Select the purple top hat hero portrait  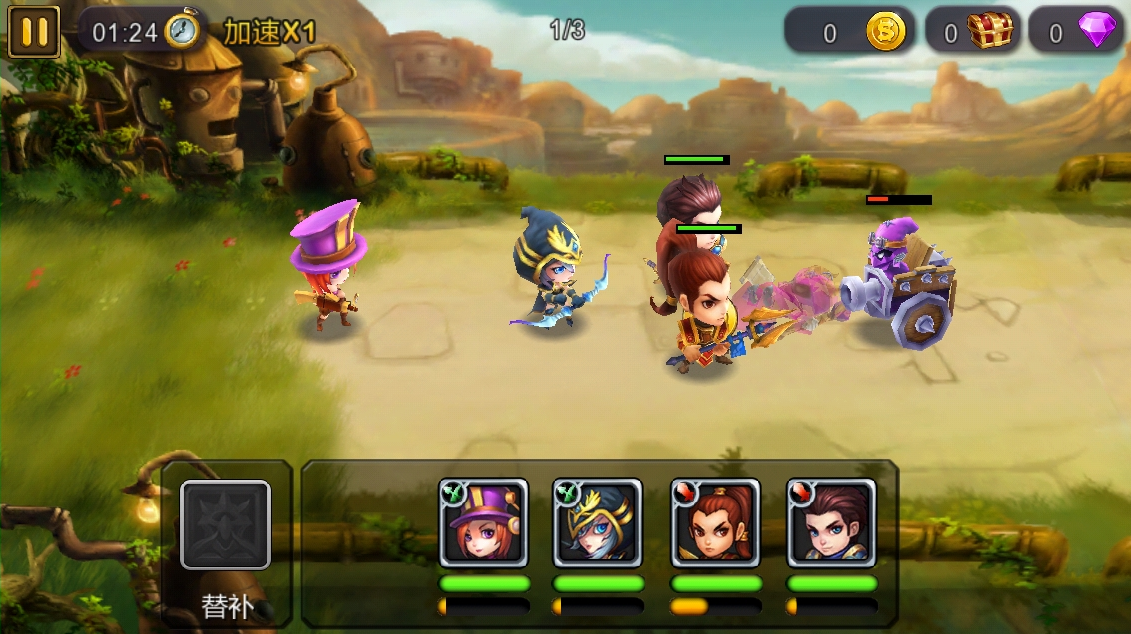click(x=484, y=523)
